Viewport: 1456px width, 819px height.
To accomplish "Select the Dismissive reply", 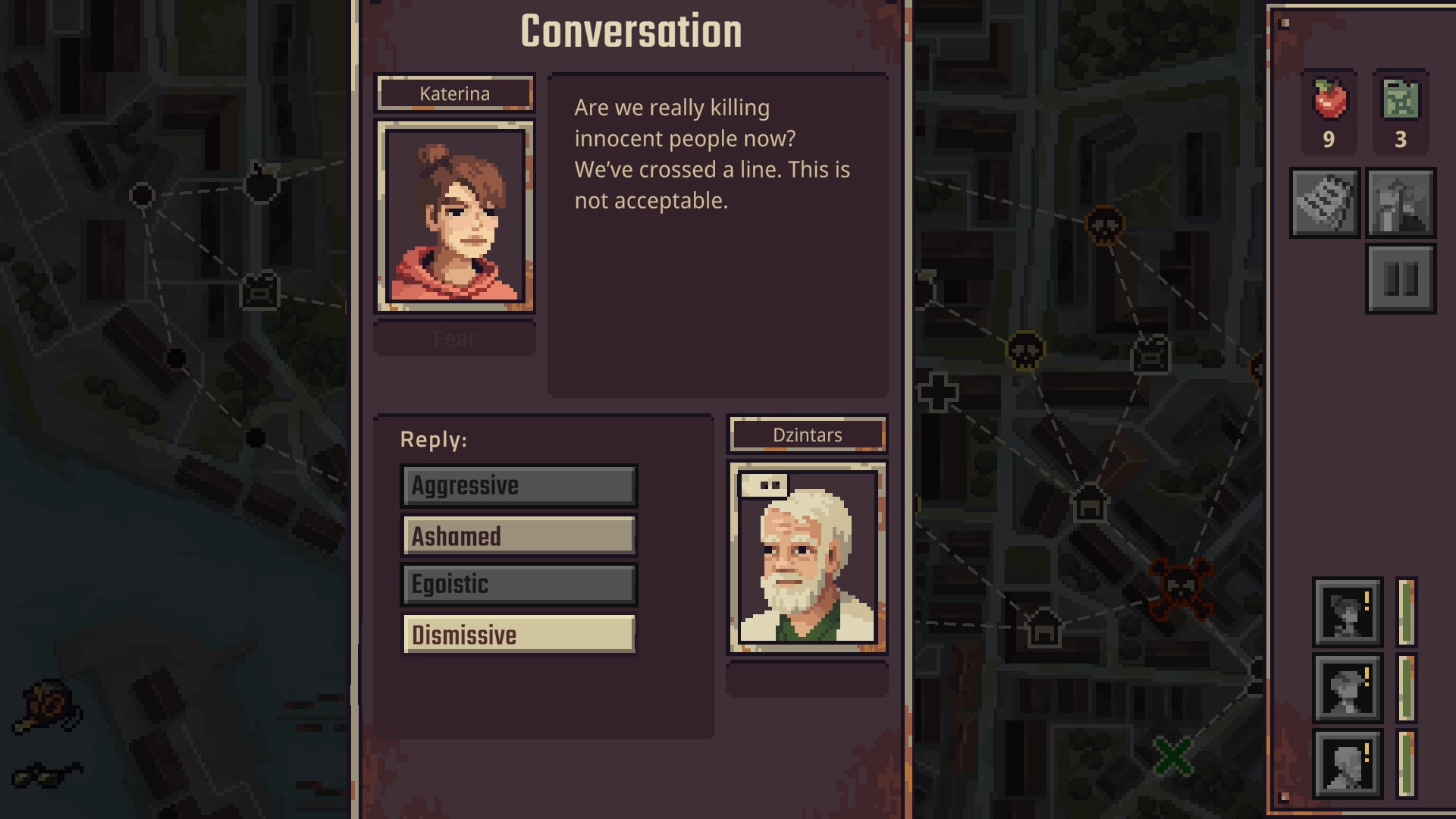I will pos(518,634).
